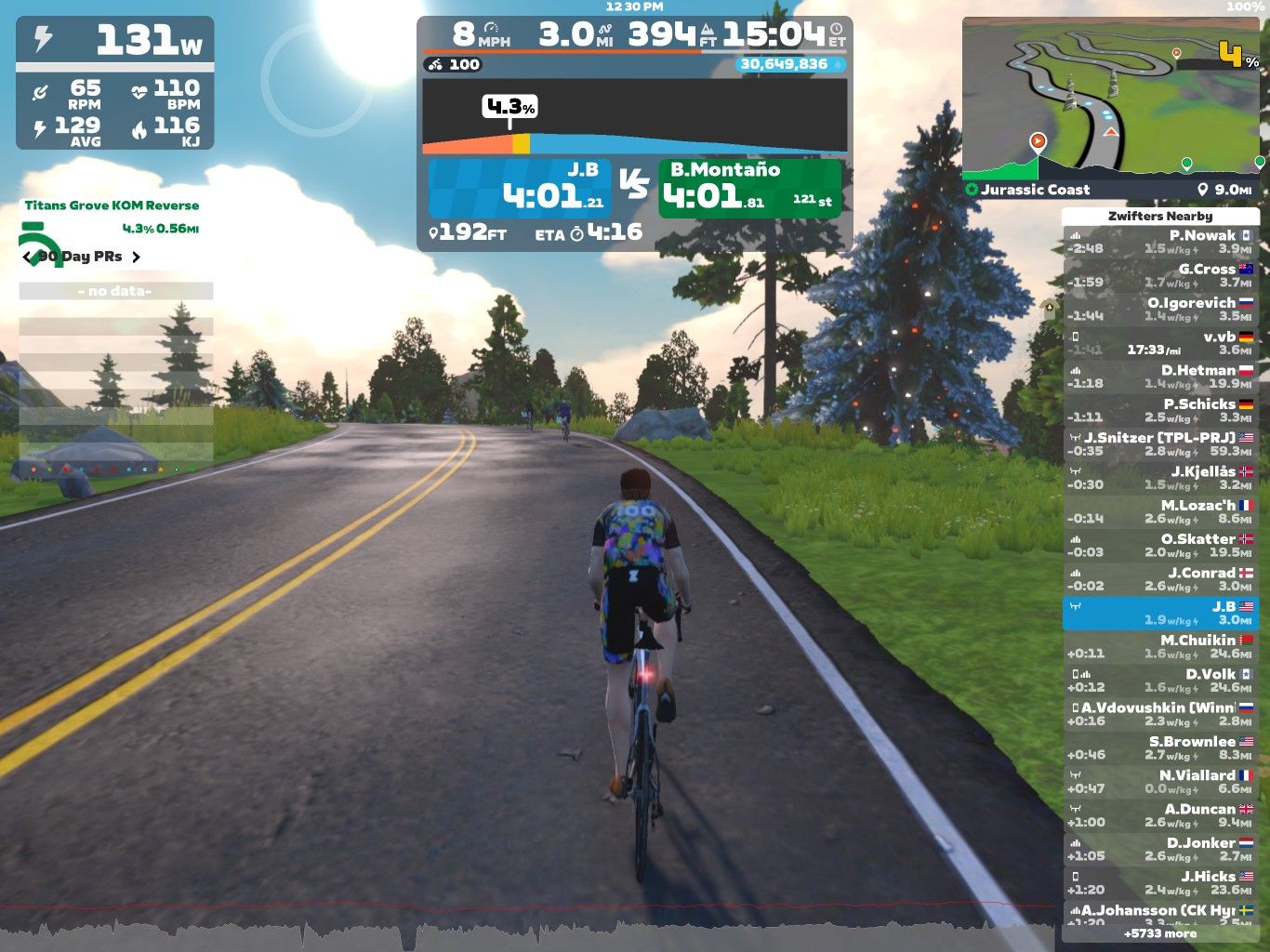Image resolution: width=1270 pixels, height=952 pixels.
Task: Select J.Conrad rider entry
Action: pos(1160,580)
